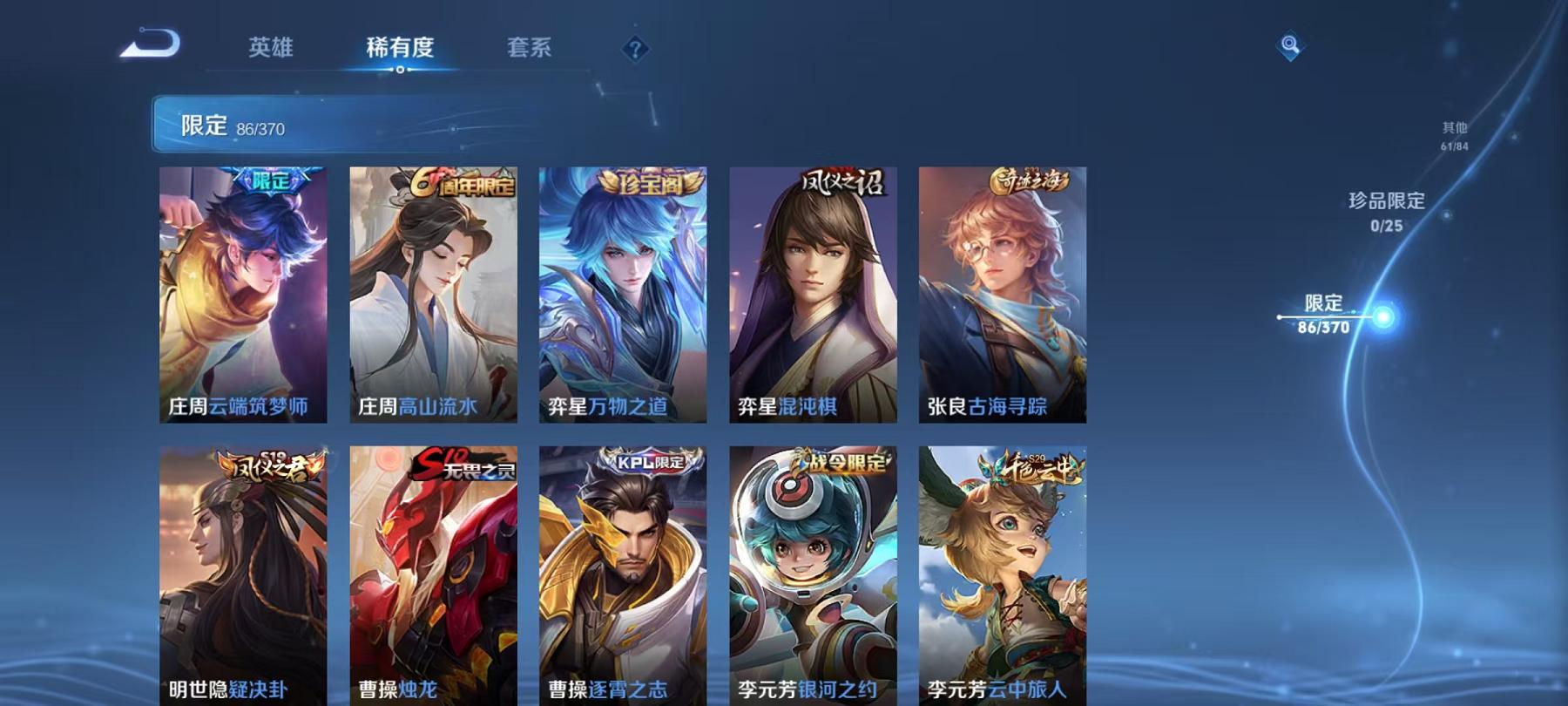Image resolution: width=1568 pixels, height=706 pixels.
Task: Click the help question mark icon
Action: click(637, 51)
